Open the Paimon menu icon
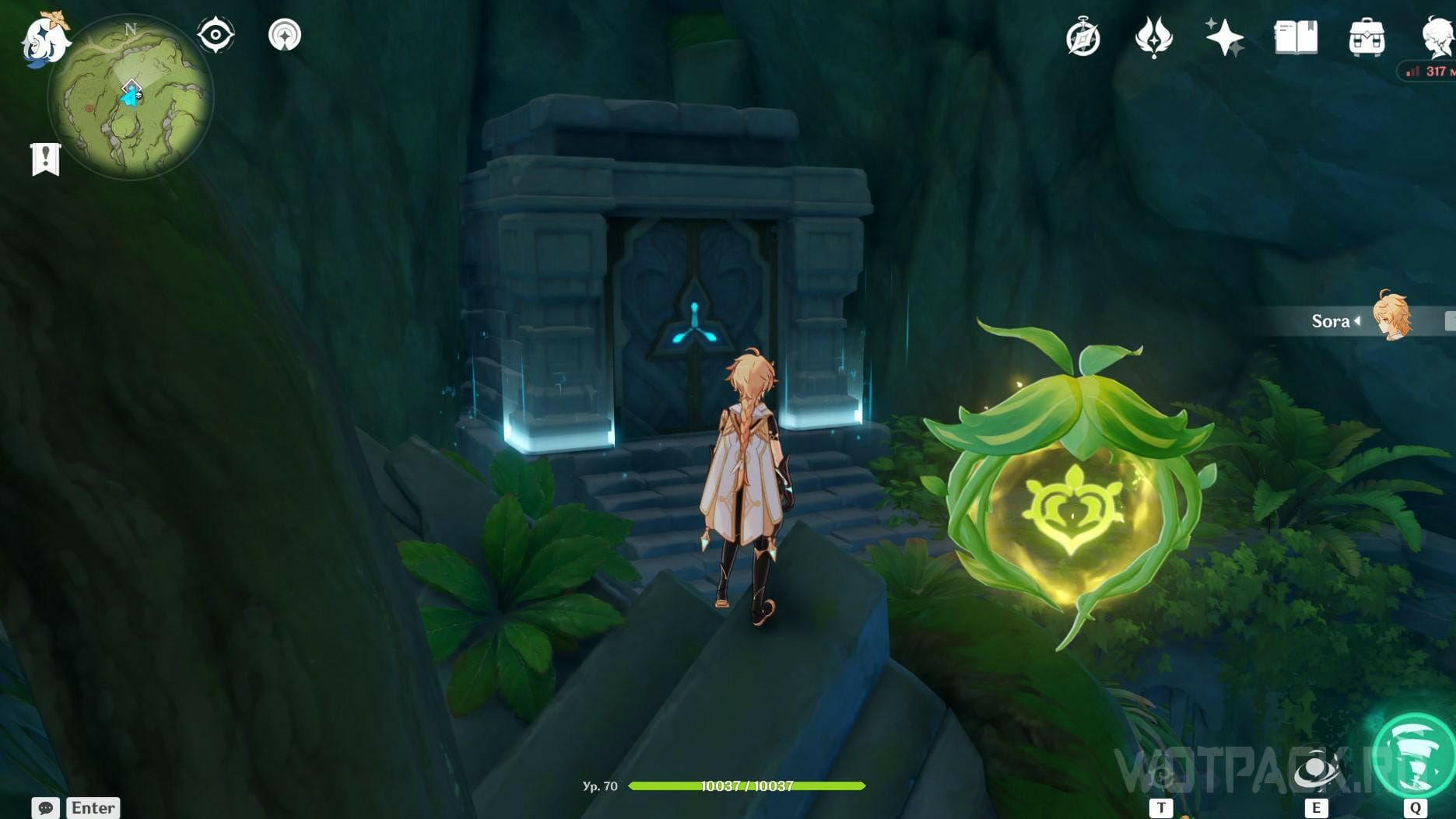Screen dimensions: 1456x819 pyautogui.click(x=44, y=39)
